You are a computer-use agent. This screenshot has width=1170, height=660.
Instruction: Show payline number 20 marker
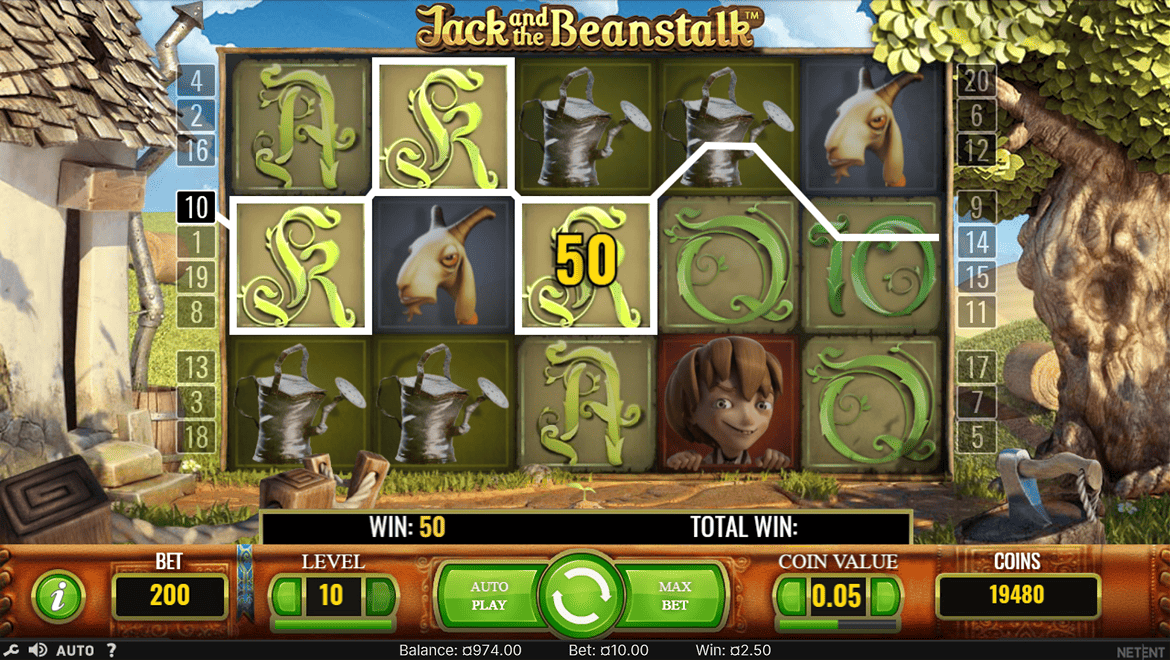[976, 80]
